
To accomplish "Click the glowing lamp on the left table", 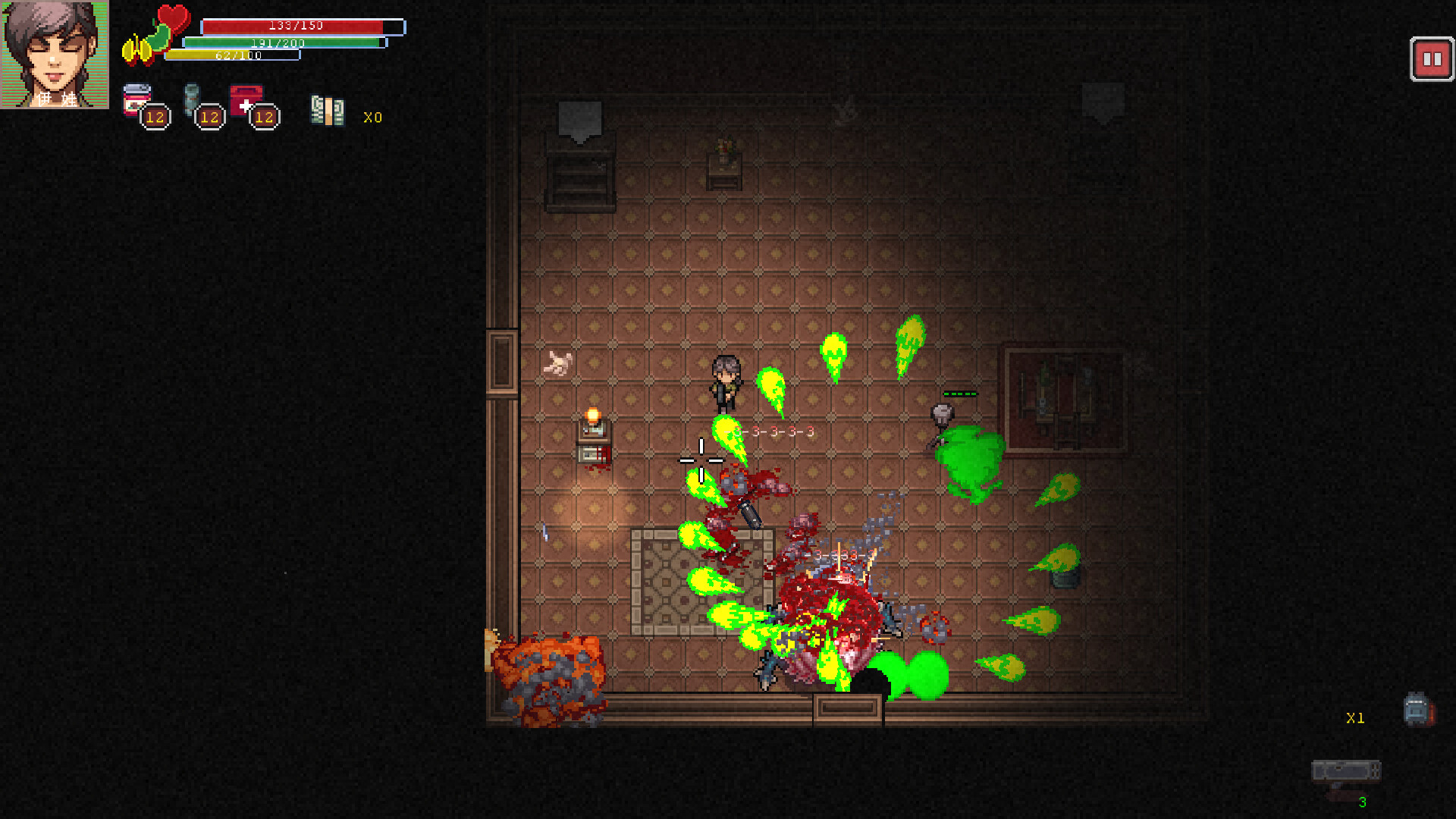I will coord(591,416).
